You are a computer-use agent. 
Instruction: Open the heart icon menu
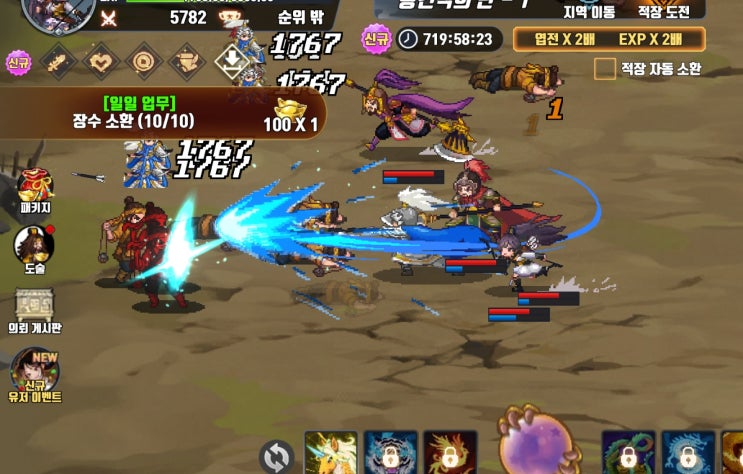coord(101,63)
